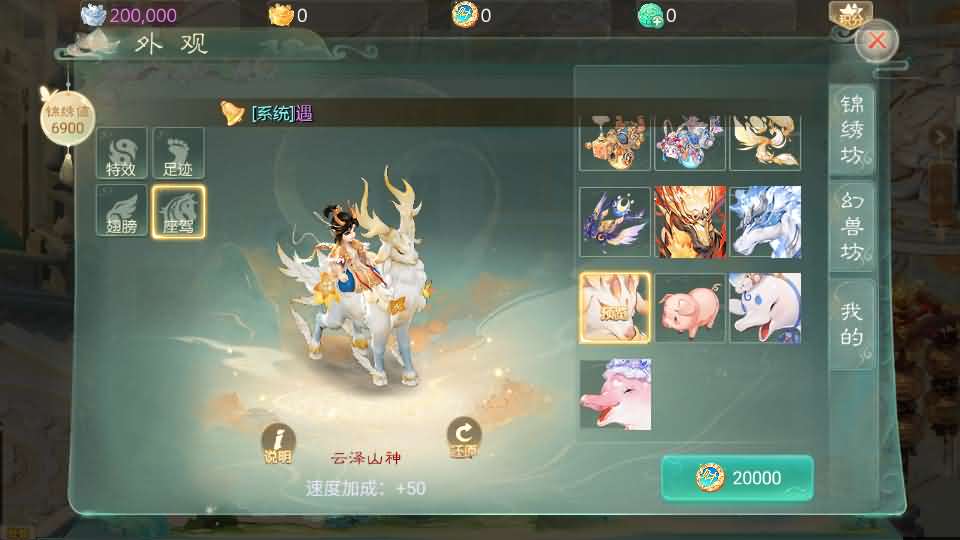Buy the mount for 20000
The height and width of the screenshot is (540, 960).
click(737, 478)
